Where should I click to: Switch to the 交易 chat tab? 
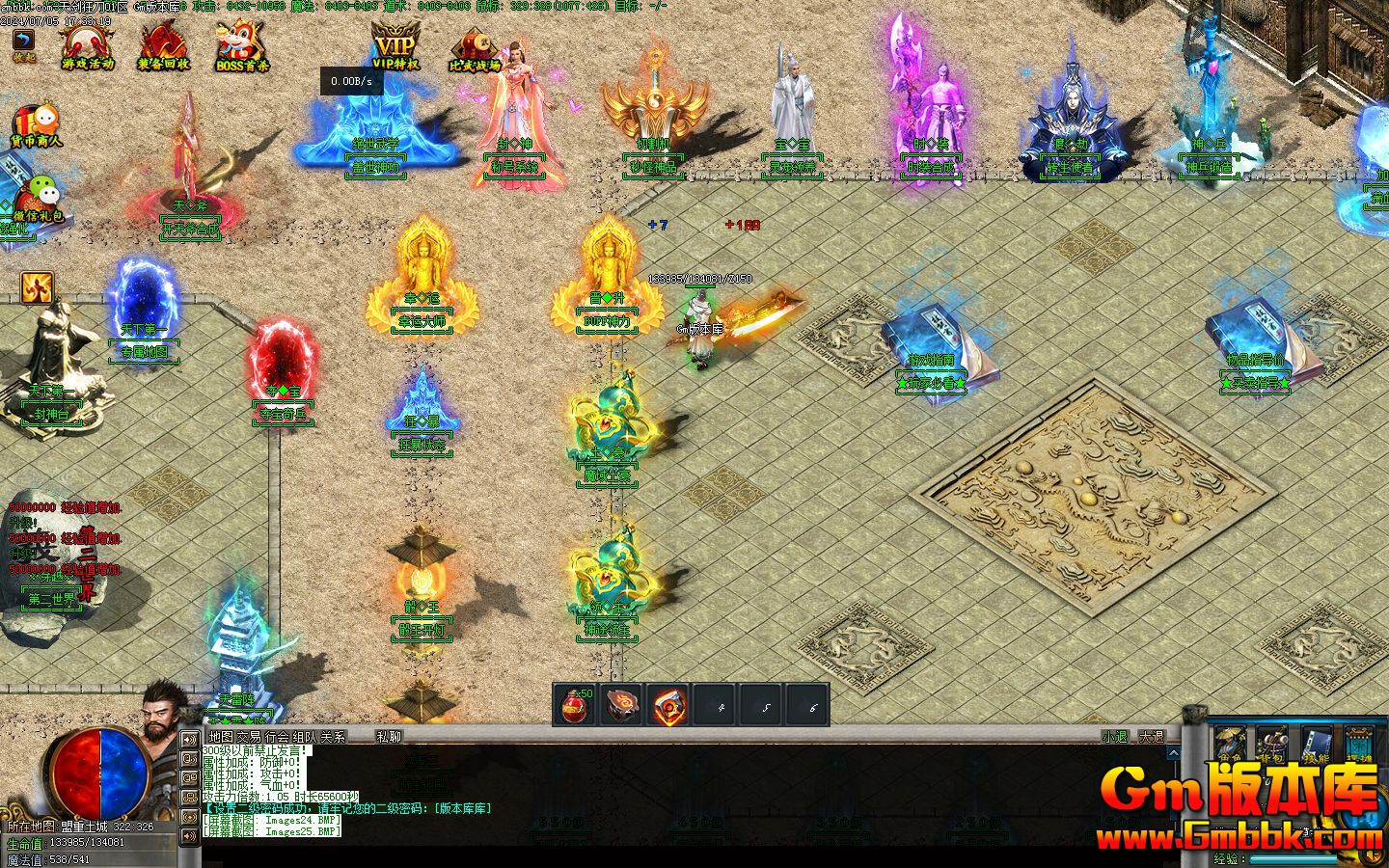coord(249,737)
